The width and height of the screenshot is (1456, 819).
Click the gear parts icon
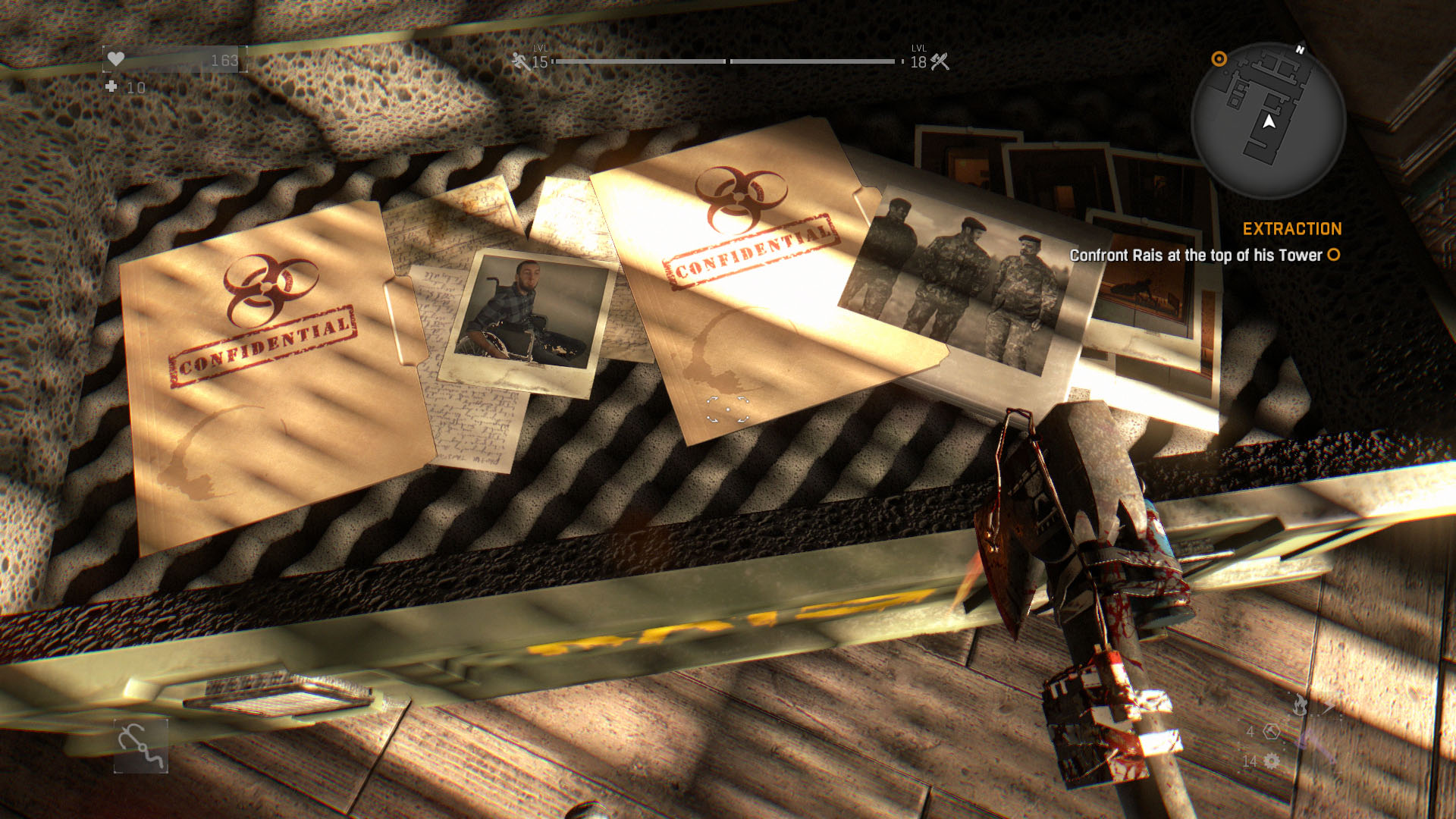click(x=1272, y=761)
